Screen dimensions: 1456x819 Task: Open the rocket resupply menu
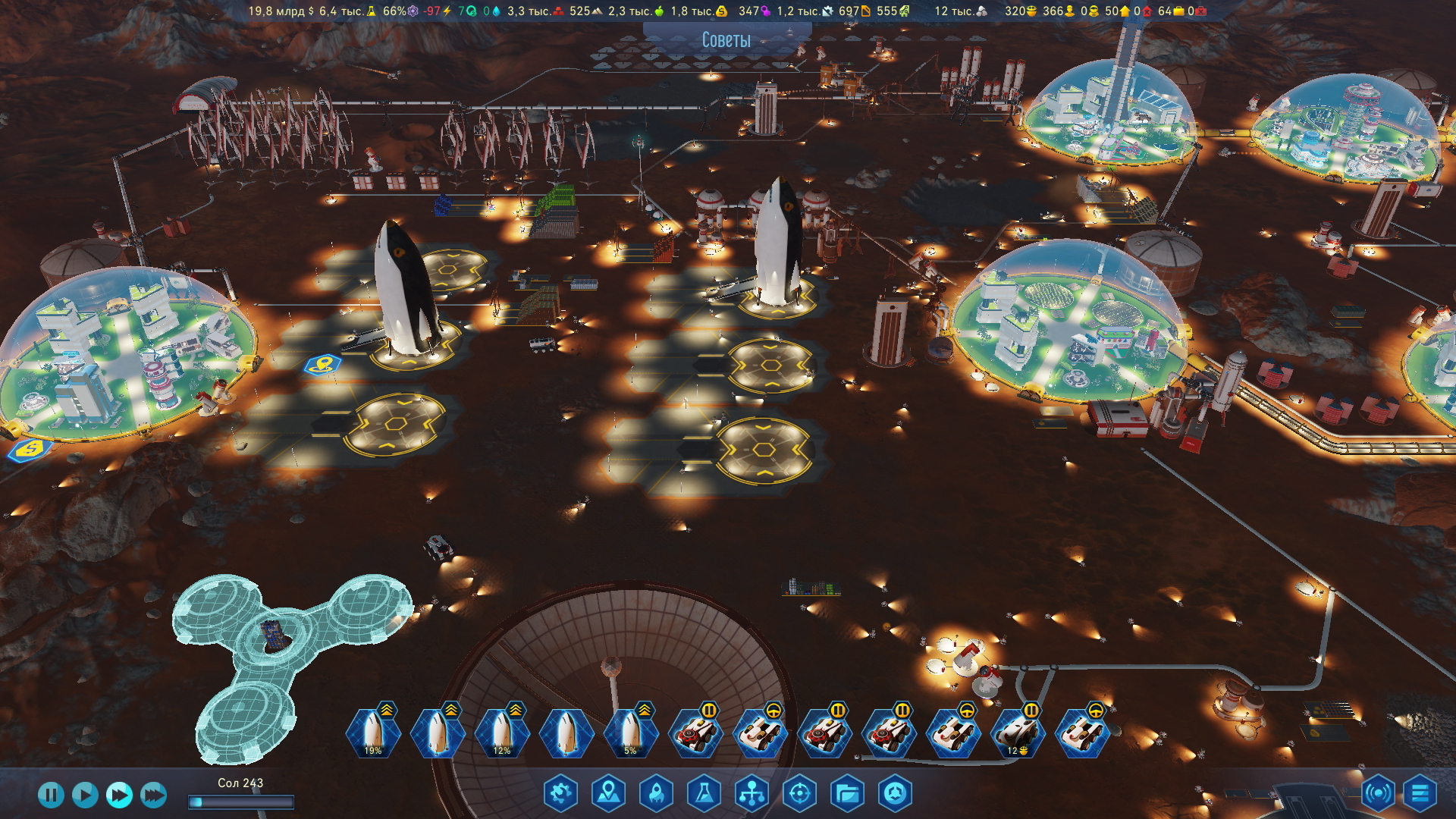pos(656,794)
